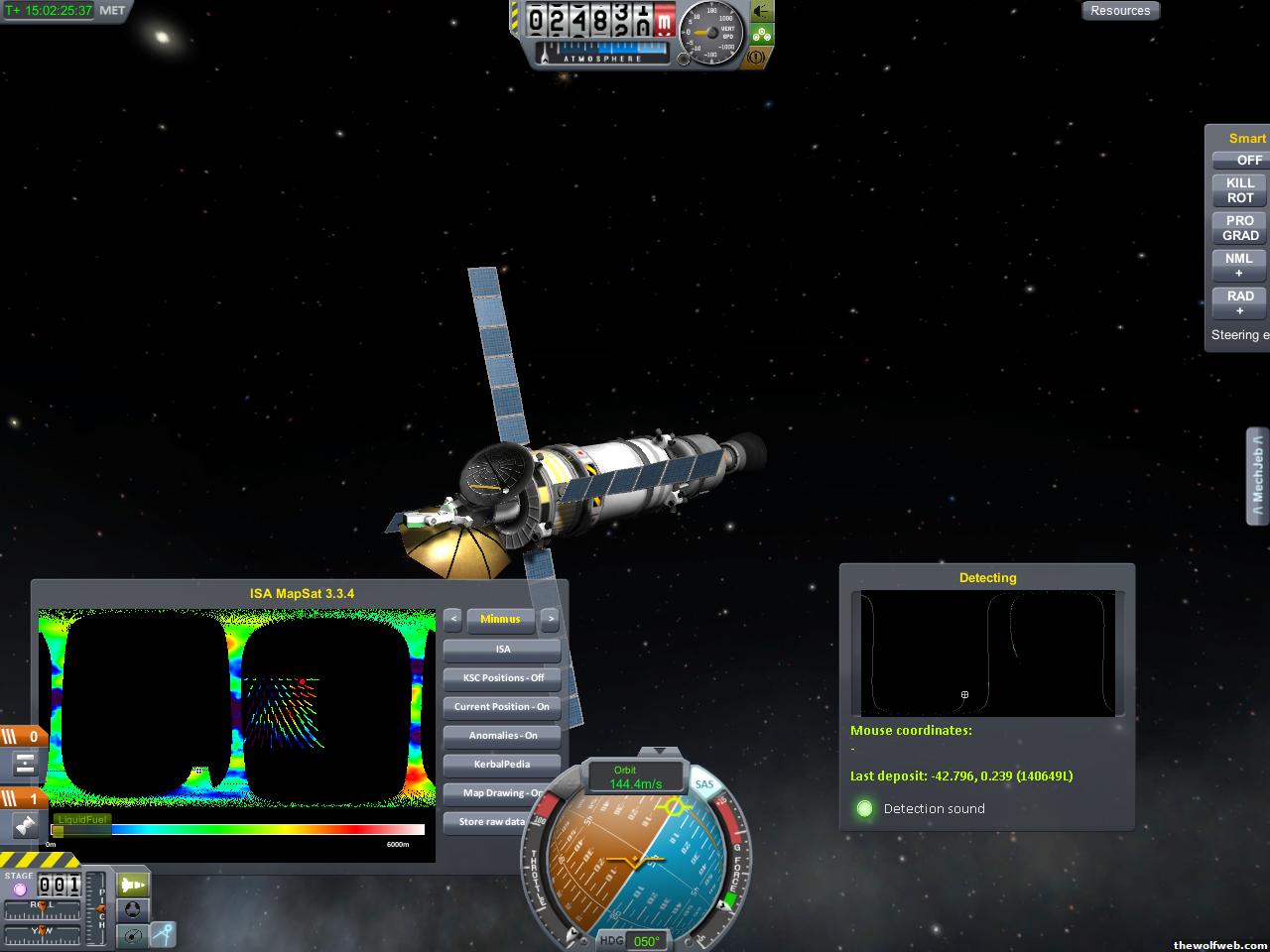1270x952 pixels.
Task: Switch to staging mode icon
Action: pyautogui.click(x=132, y=884)
